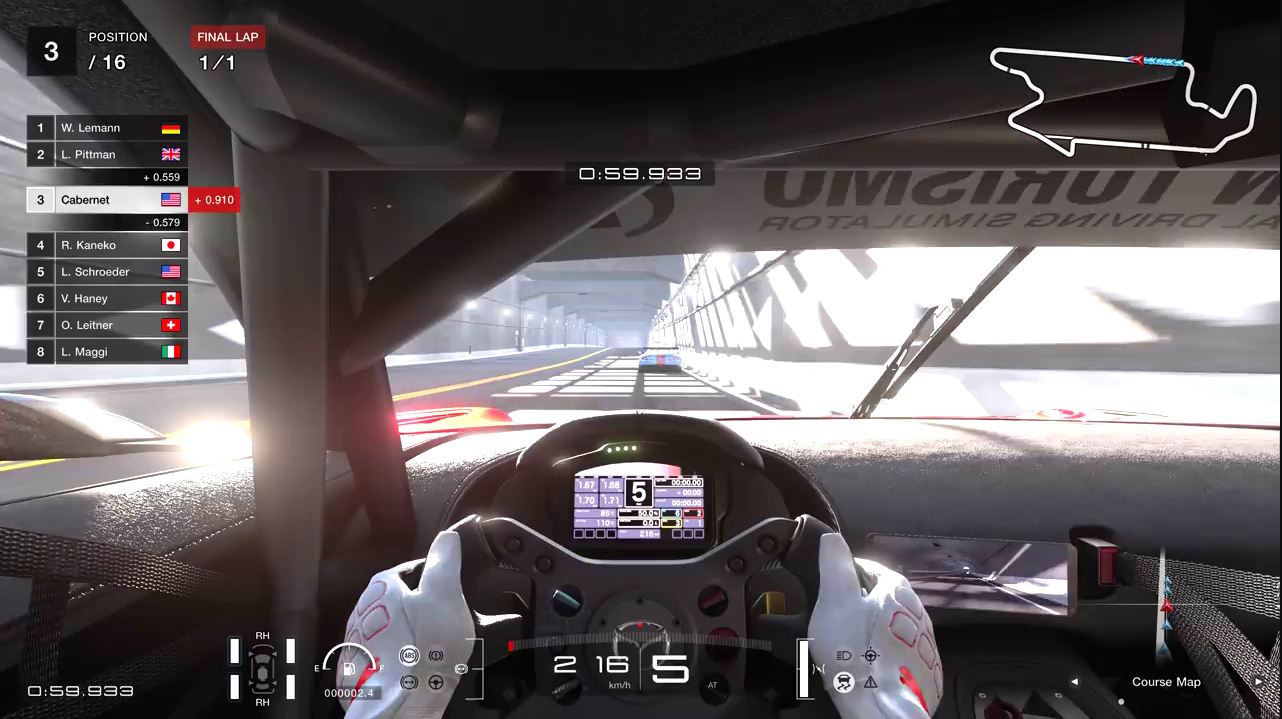Select the fuel pump gauge
The height and width of the screenshot is (719, 1282).
pos(349,667)
